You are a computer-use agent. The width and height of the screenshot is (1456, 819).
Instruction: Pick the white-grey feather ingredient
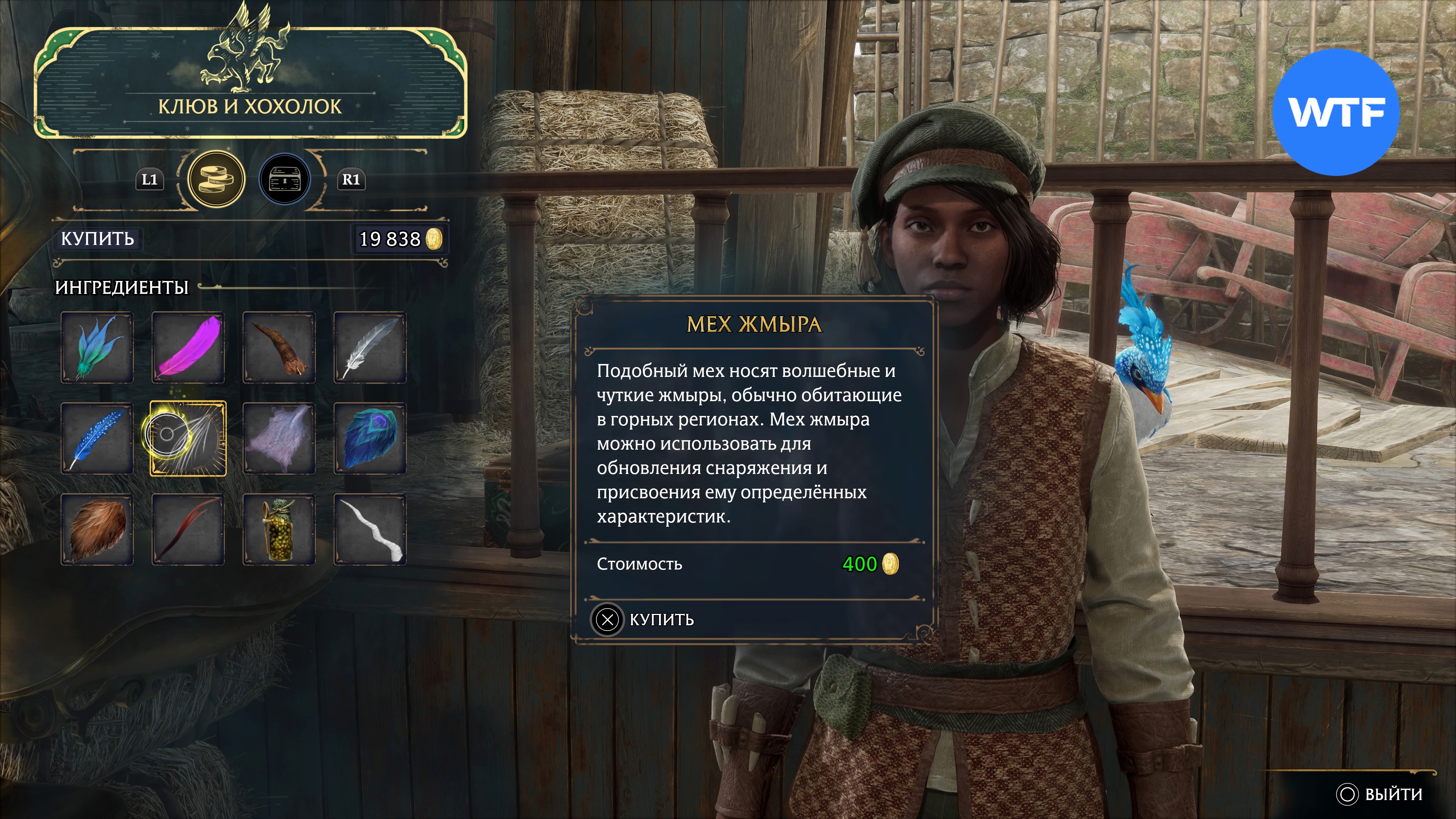coord(370,348)
